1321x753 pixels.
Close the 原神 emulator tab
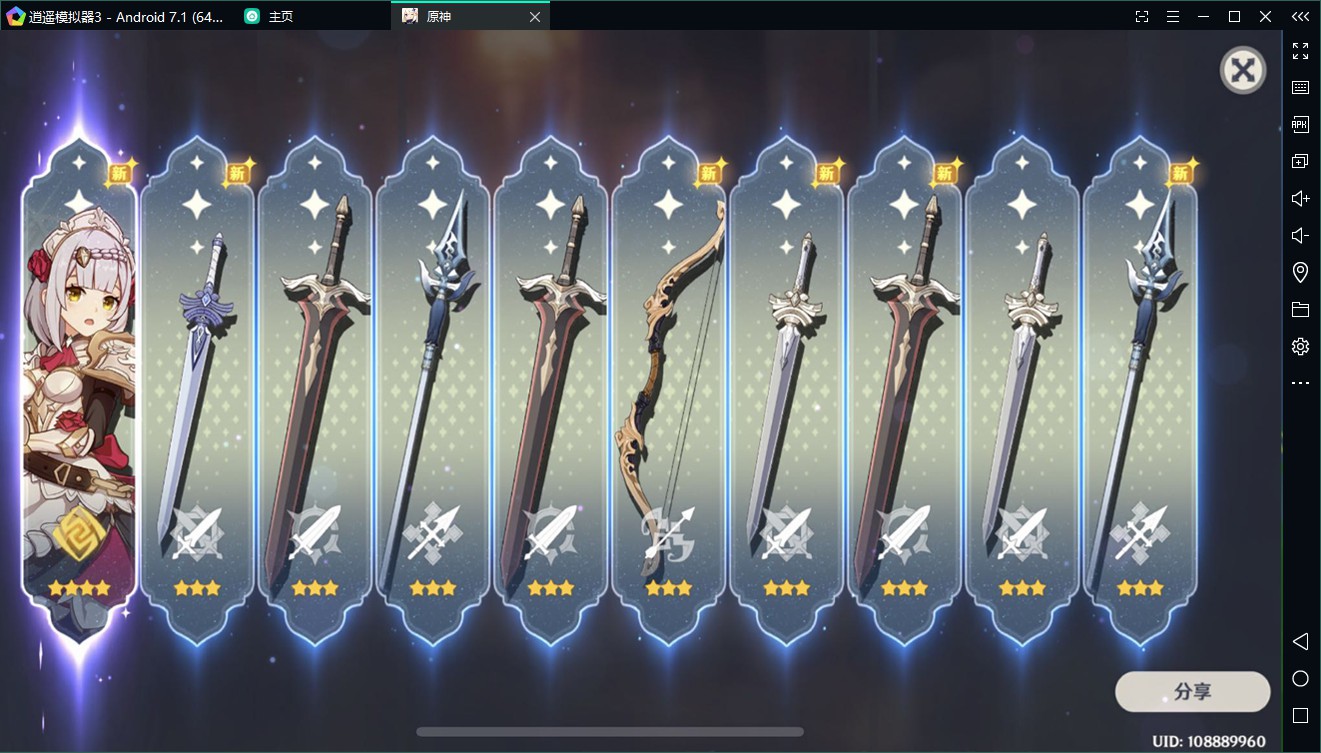[535, 16]
